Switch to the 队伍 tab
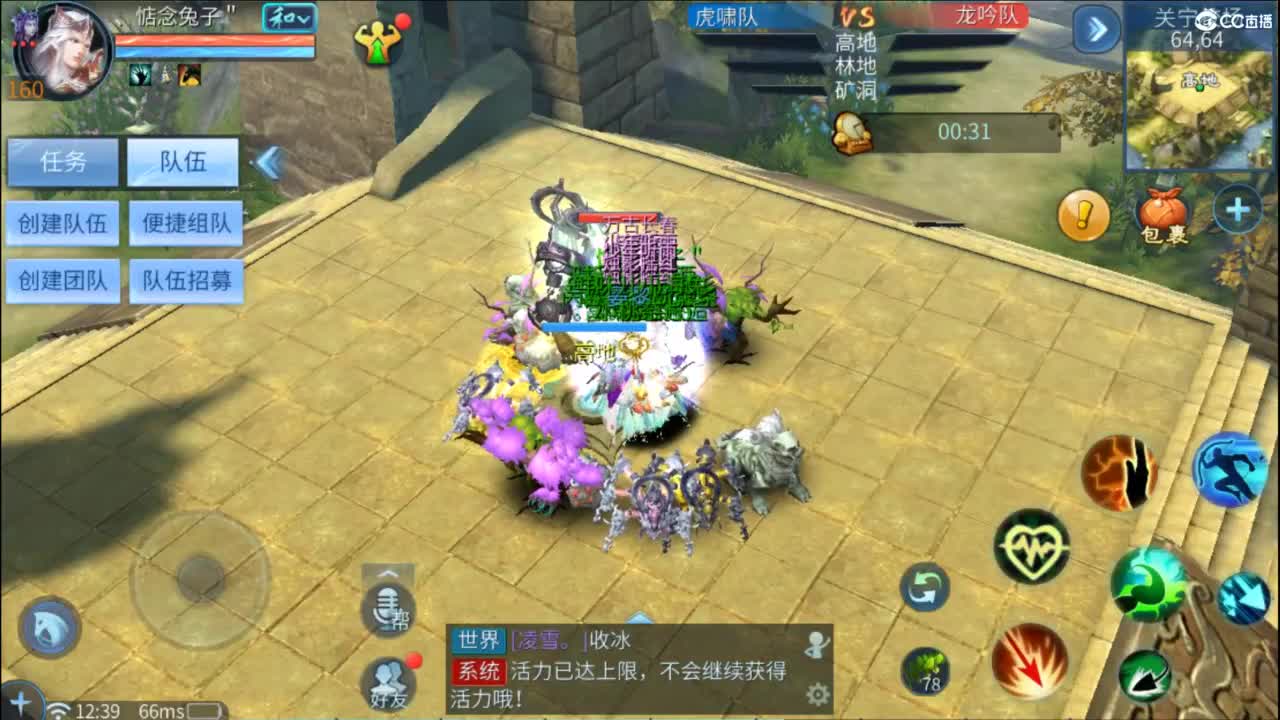 183,163
